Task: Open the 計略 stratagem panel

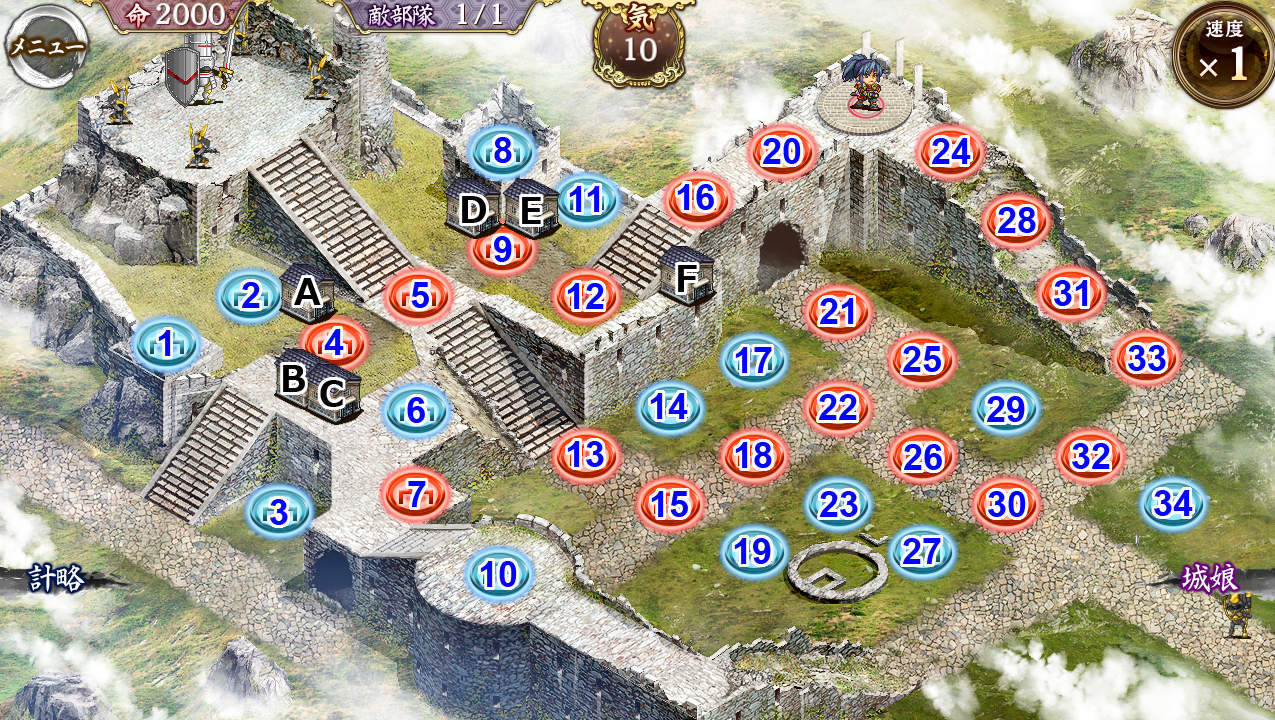Action: [x=56, y=579]
